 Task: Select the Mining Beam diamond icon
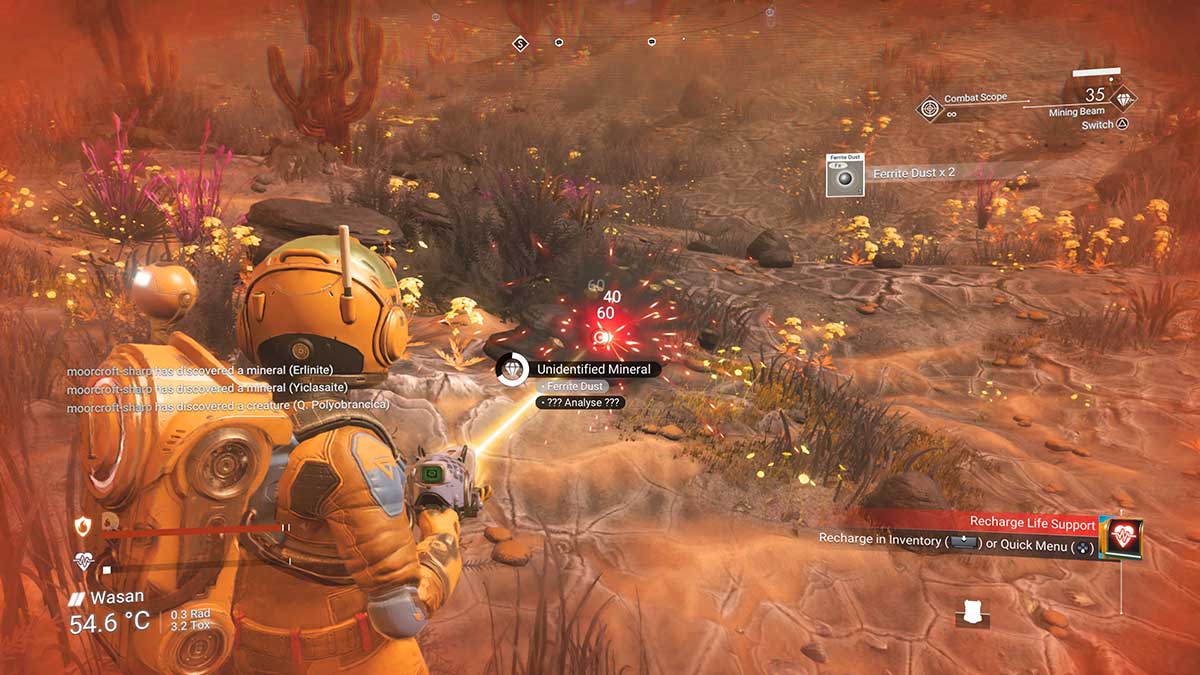1124,97
